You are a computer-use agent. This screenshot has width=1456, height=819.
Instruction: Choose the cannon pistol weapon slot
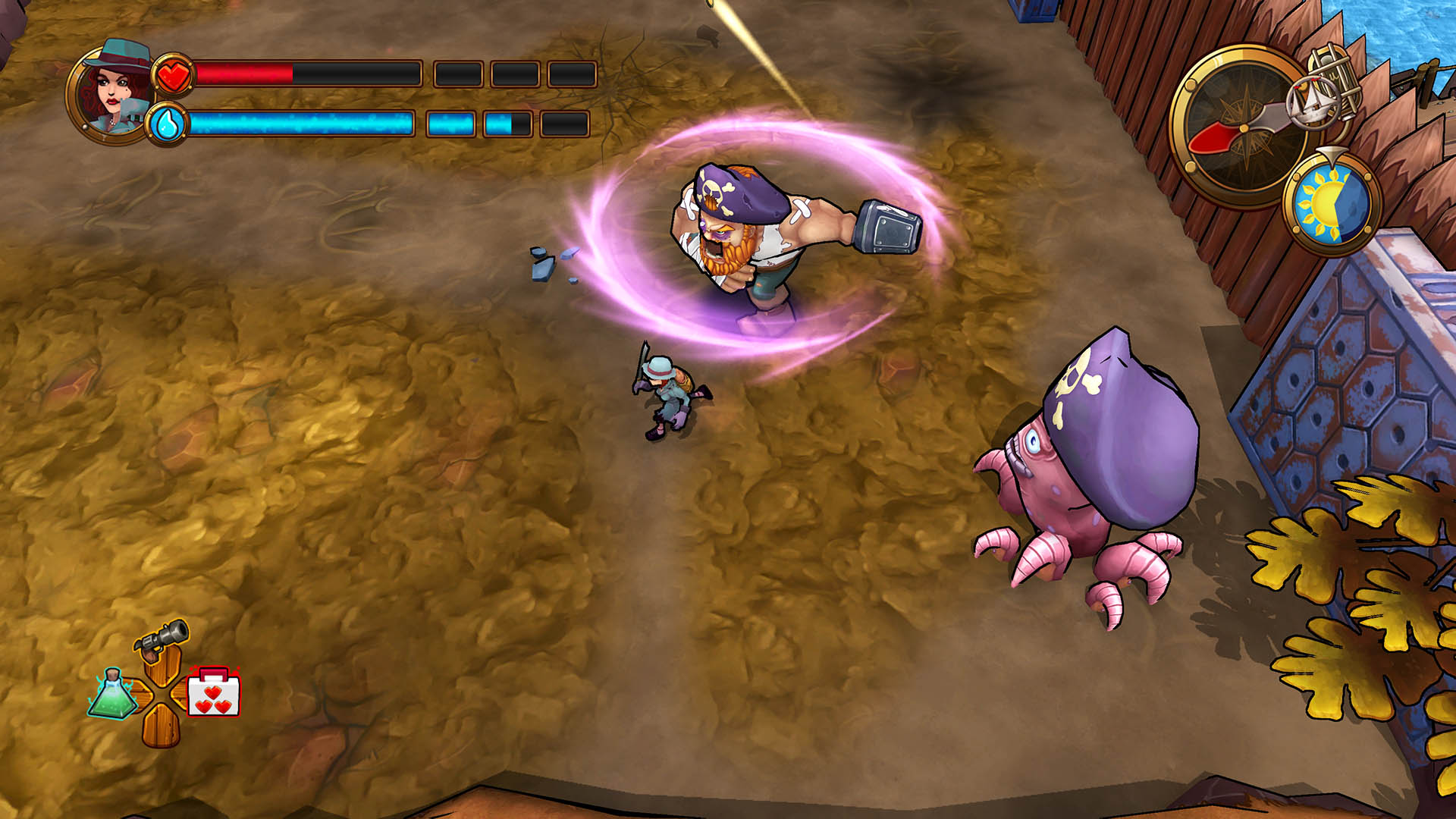pyautogui.click(x=162, y=637)
